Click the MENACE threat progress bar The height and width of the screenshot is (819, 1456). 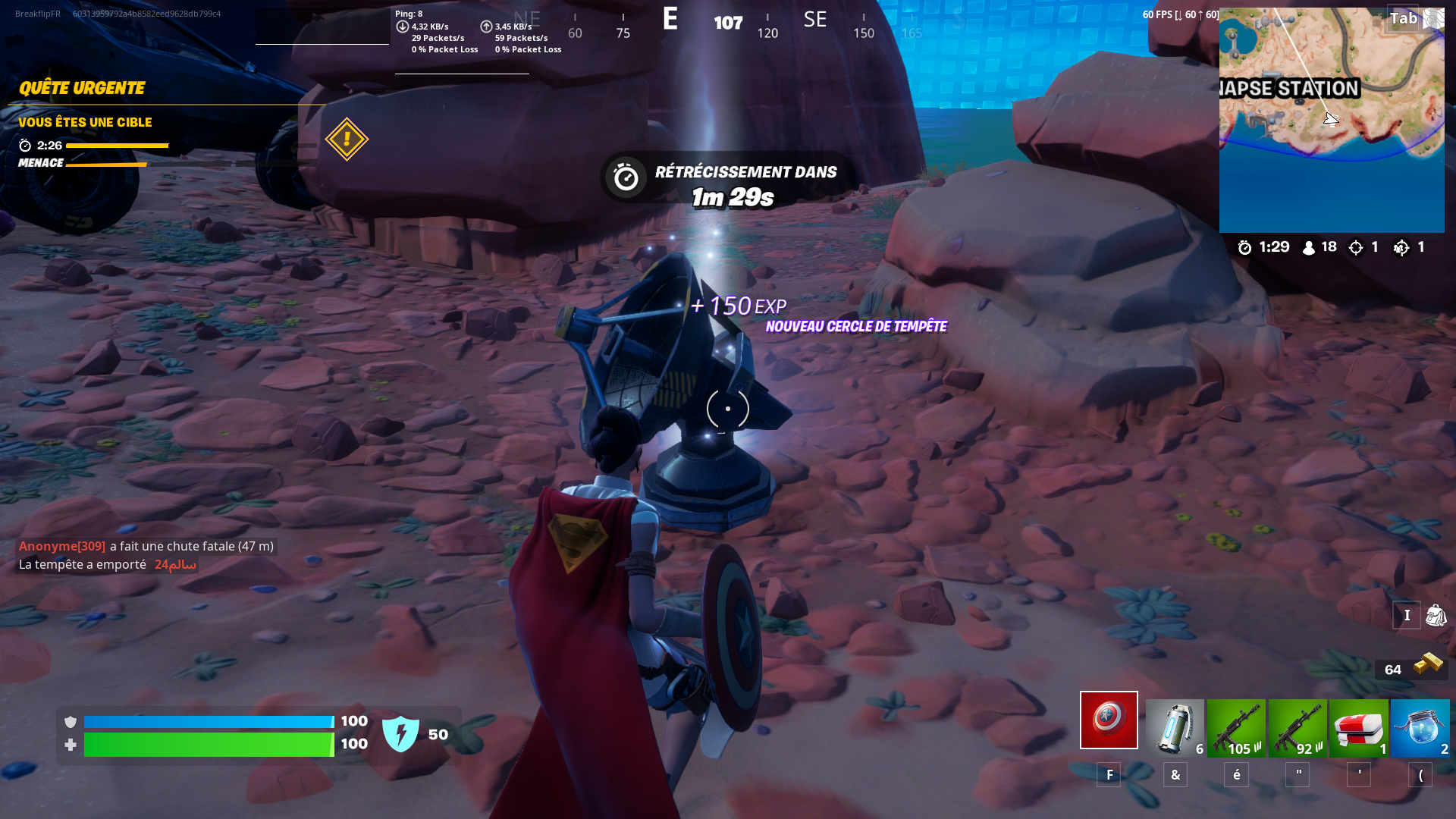106,162
